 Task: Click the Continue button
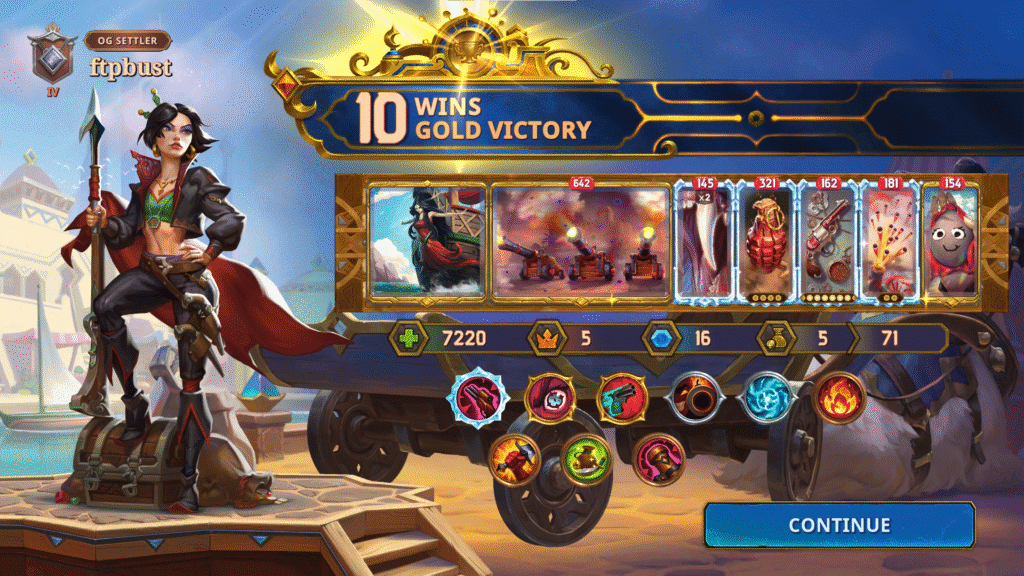[x=838, y=525]
